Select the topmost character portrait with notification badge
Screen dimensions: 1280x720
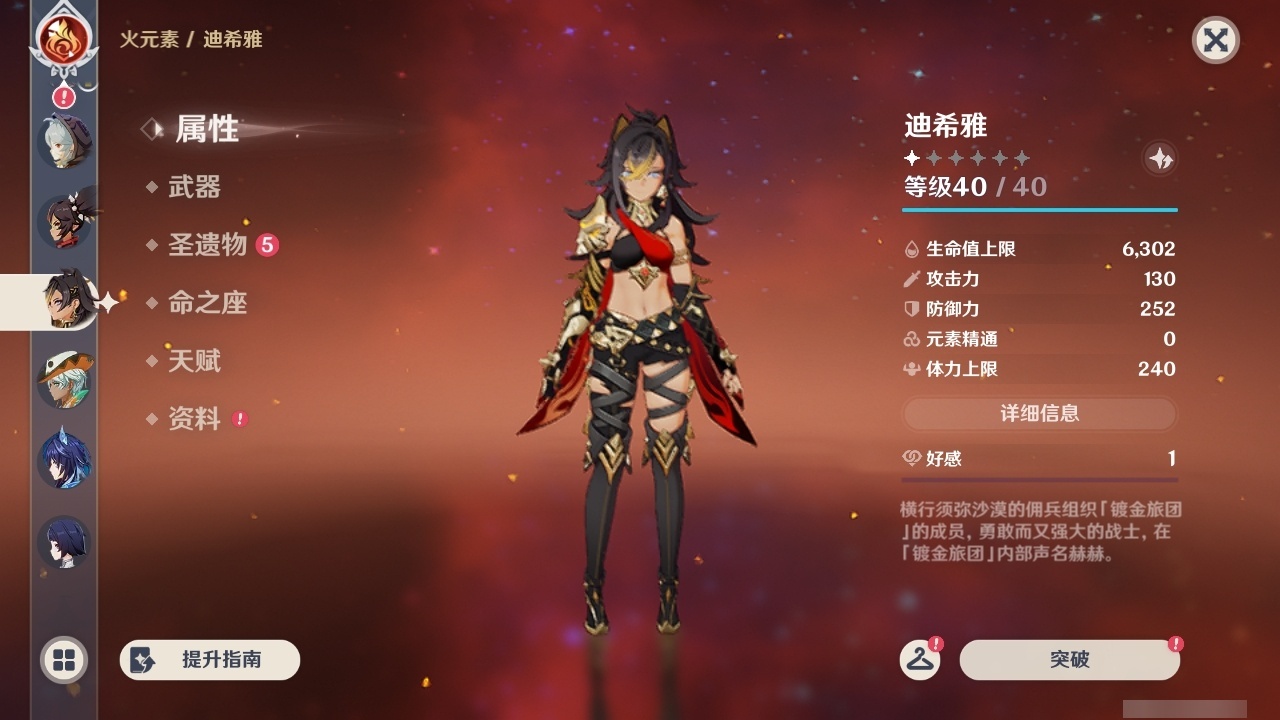pyautogui.click(x=64, y=140)
